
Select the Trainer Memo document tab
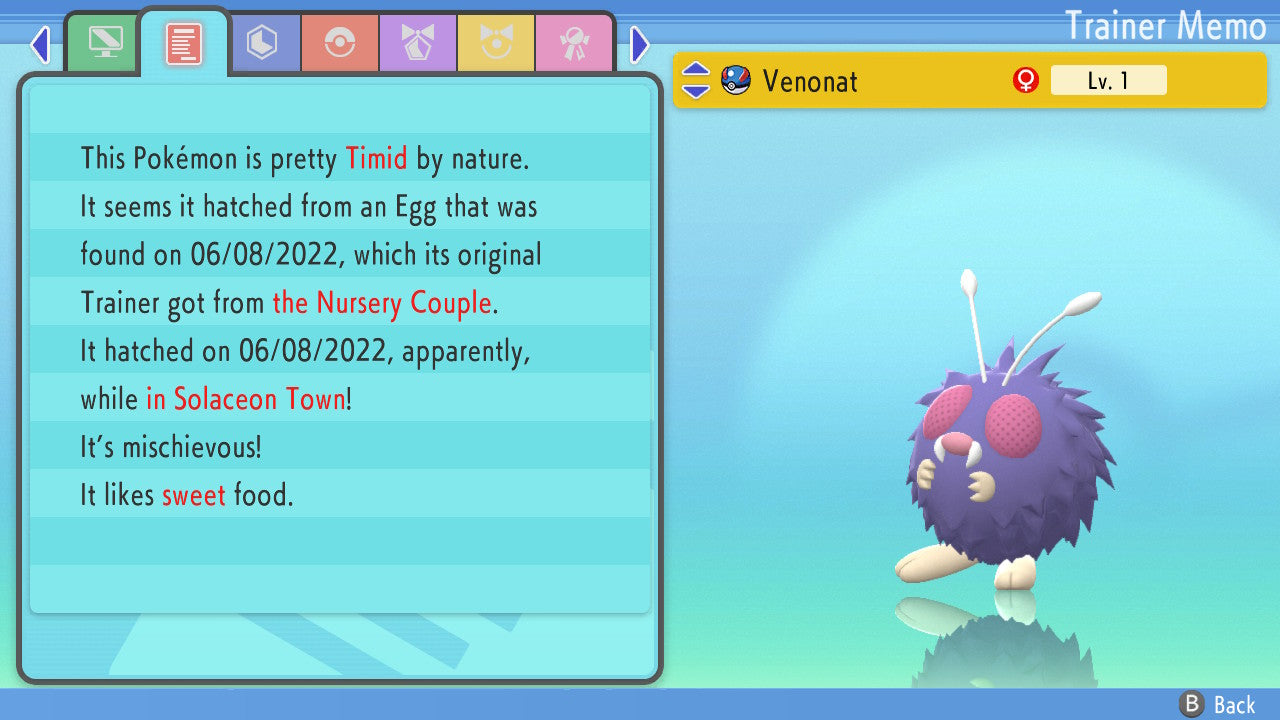pos(184,44)
